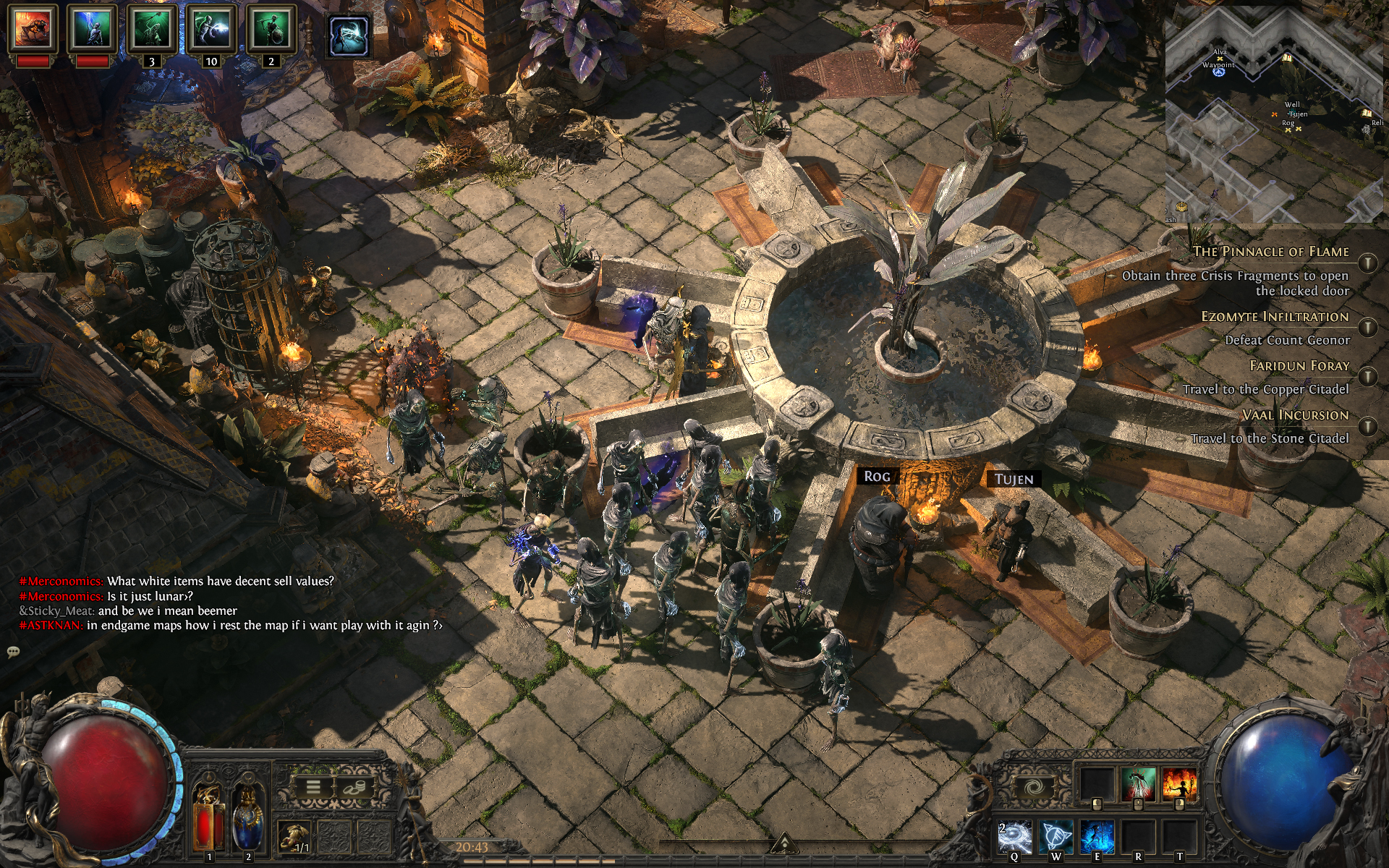Click the blue lightning buff icon
The width and height of the screenshot is (1389, 868).
pos(349,37)
